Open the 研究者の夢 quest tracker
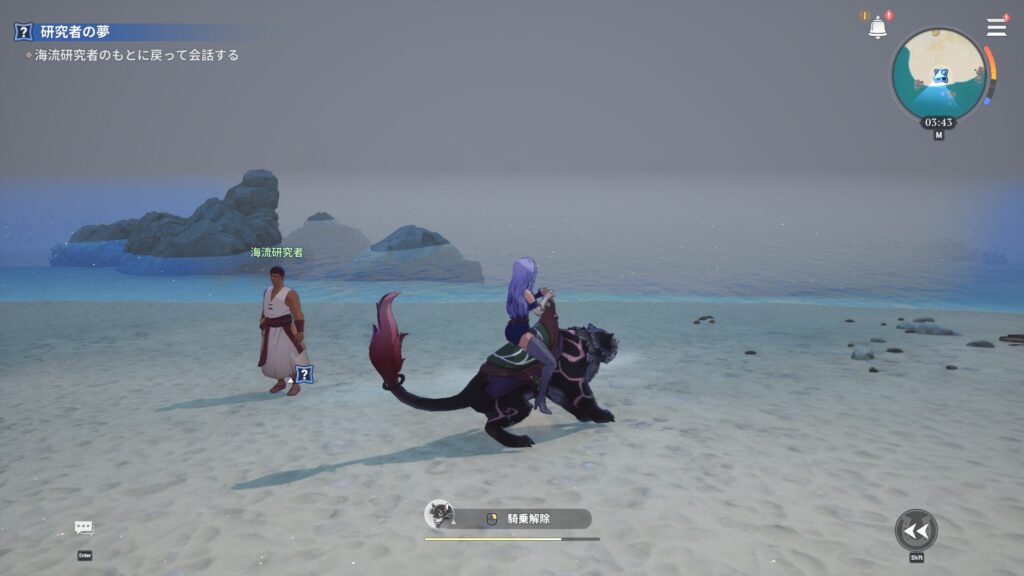 pos(75,32)
